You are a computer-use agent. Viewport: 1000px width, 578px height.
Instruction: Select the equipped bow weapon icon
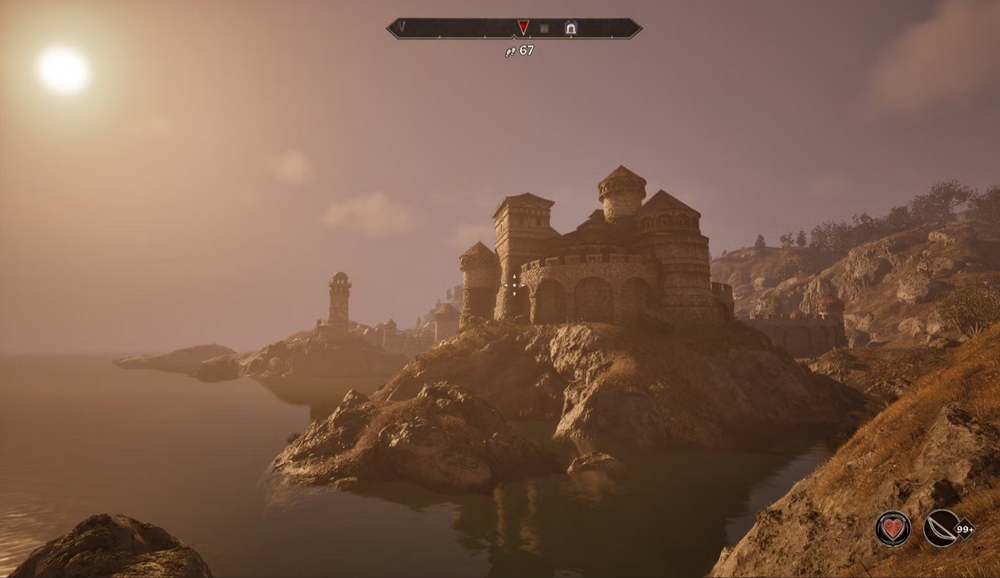940,528
